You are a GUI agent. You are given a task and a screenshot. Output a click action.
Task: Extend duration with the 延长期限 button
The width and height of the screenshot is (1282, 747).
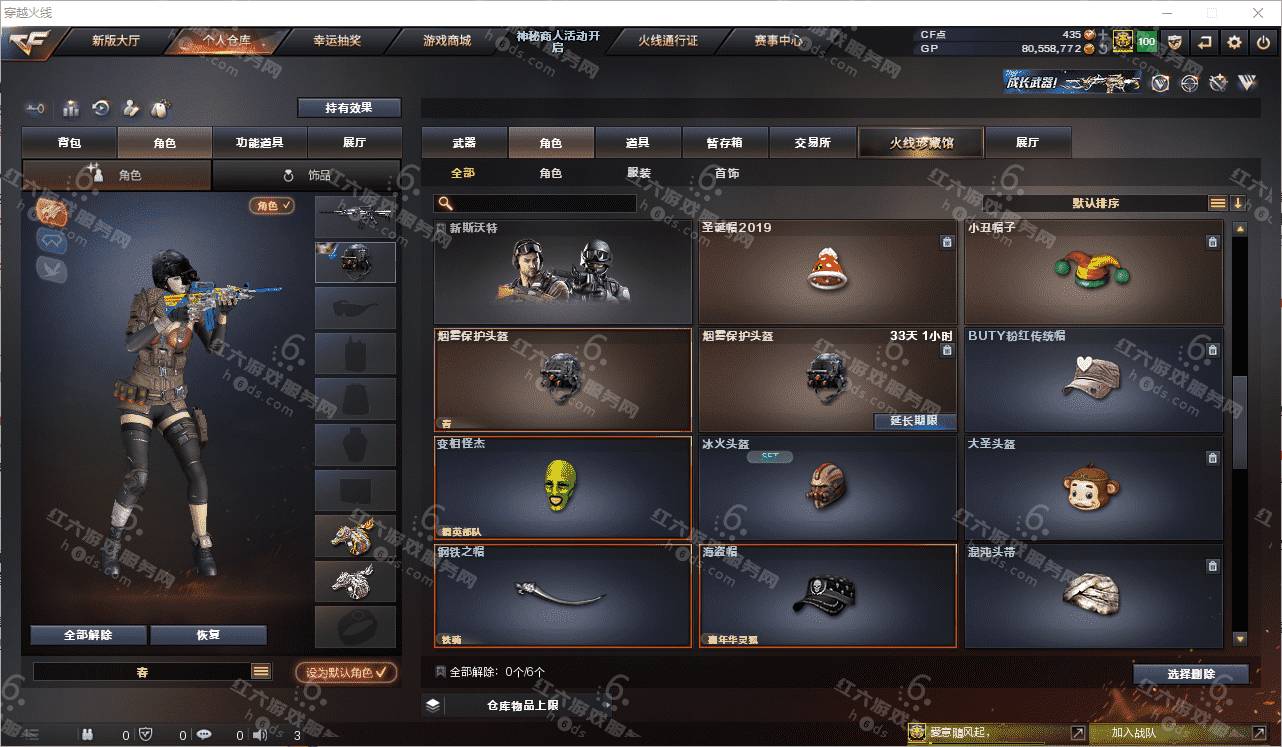click(914, 421)
